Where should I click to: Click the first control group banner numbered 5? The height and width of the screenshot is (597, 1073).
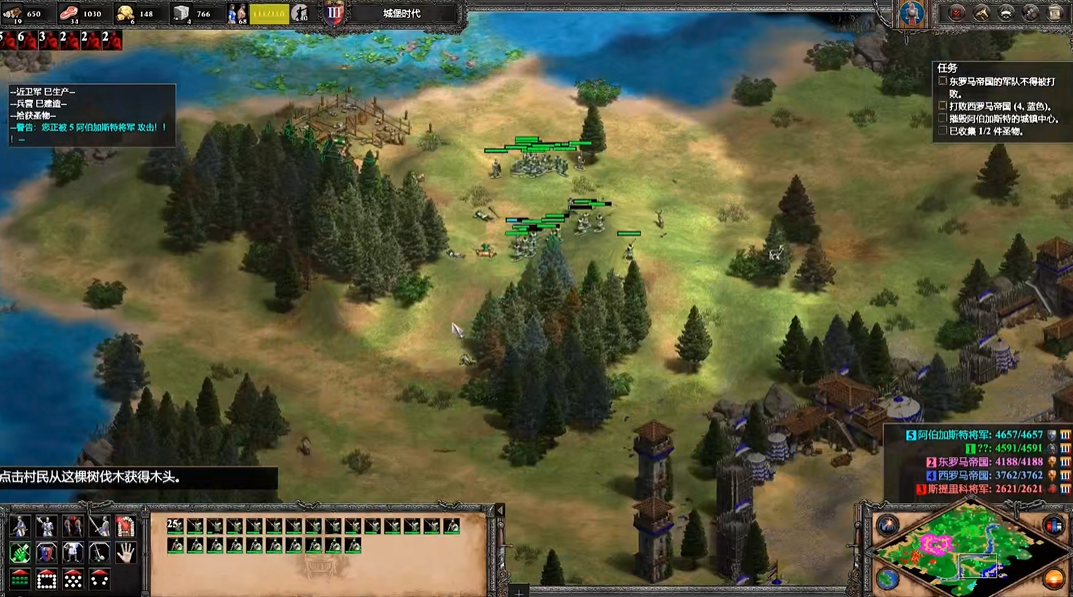[x=9, y=40]
